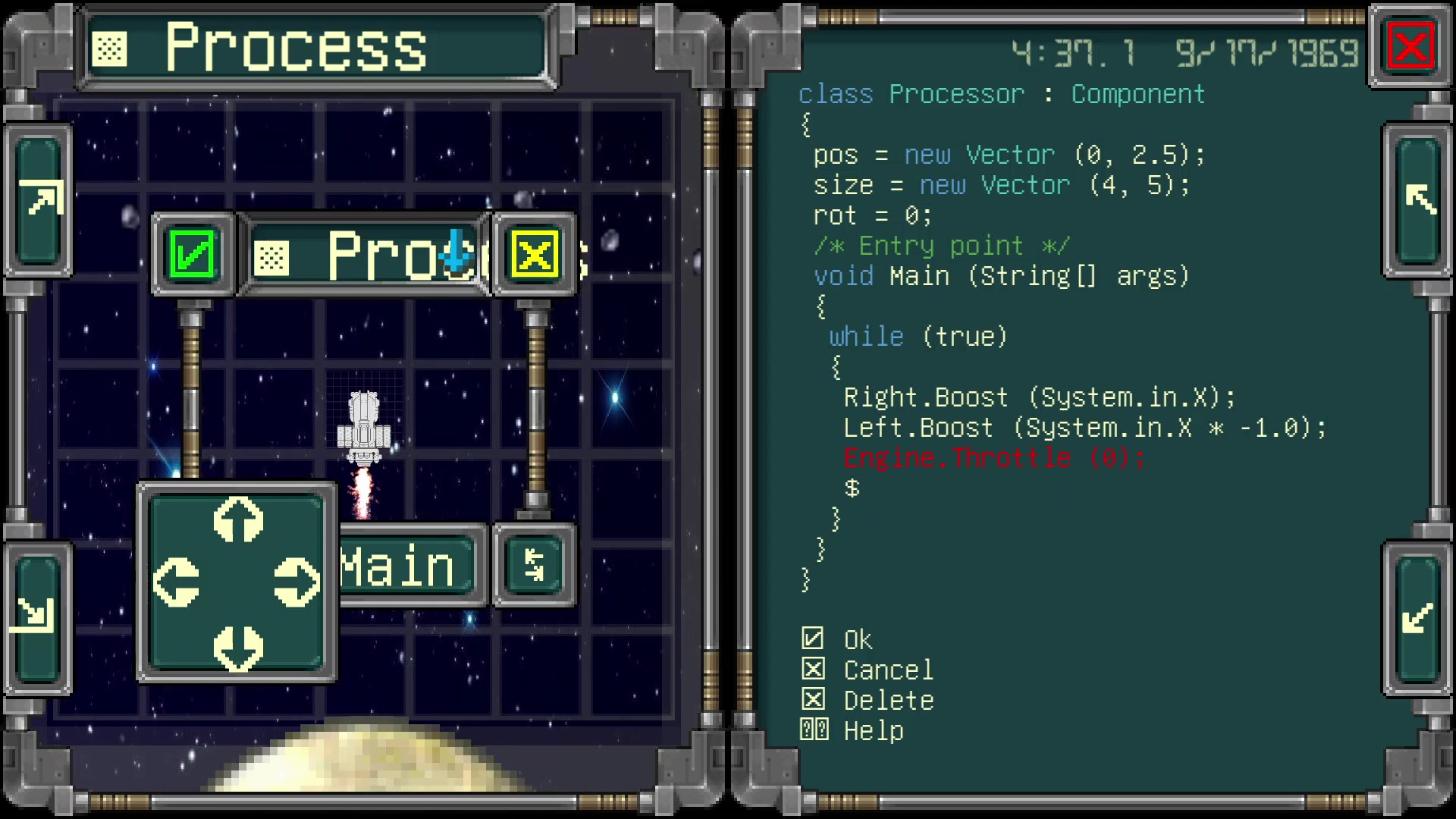The height and width of the screenshot is (819, 1456).
Task: Expand the view with the top-left corner arrow
Action: (x=38, y=199)
